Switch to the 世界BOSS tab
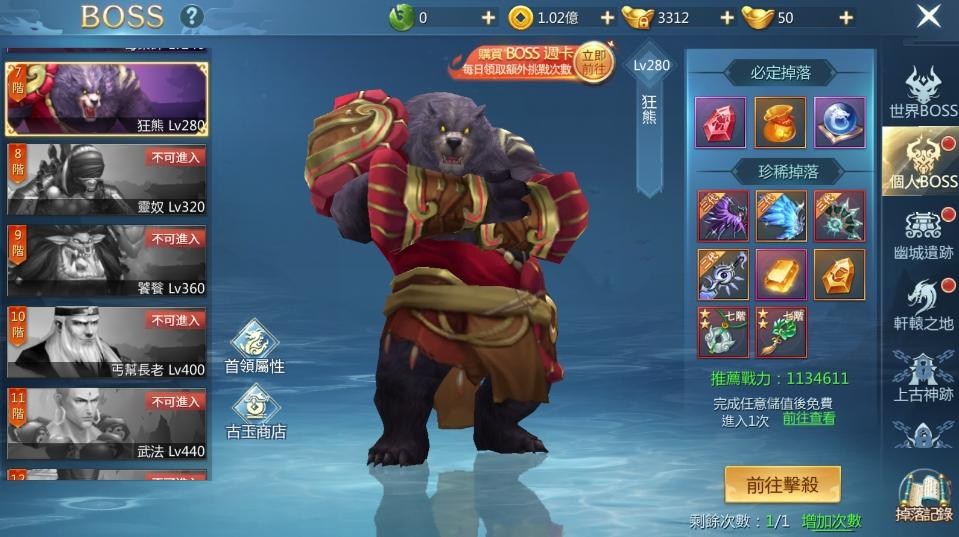The image size is (959, 537). (922, 93)
